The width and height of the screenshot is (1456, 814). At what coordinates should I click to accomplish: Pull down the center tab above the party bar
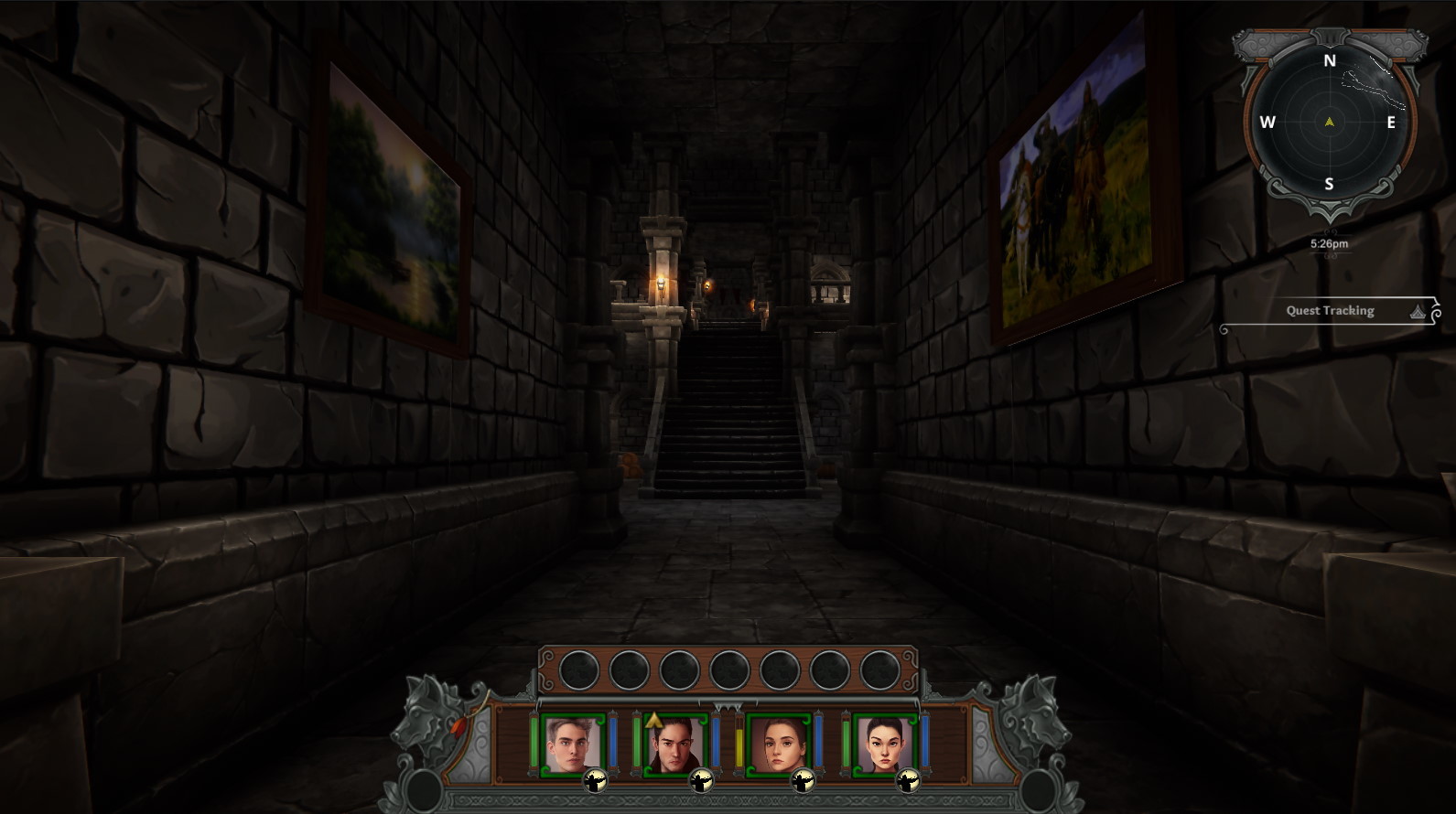(x=728, y=706)
